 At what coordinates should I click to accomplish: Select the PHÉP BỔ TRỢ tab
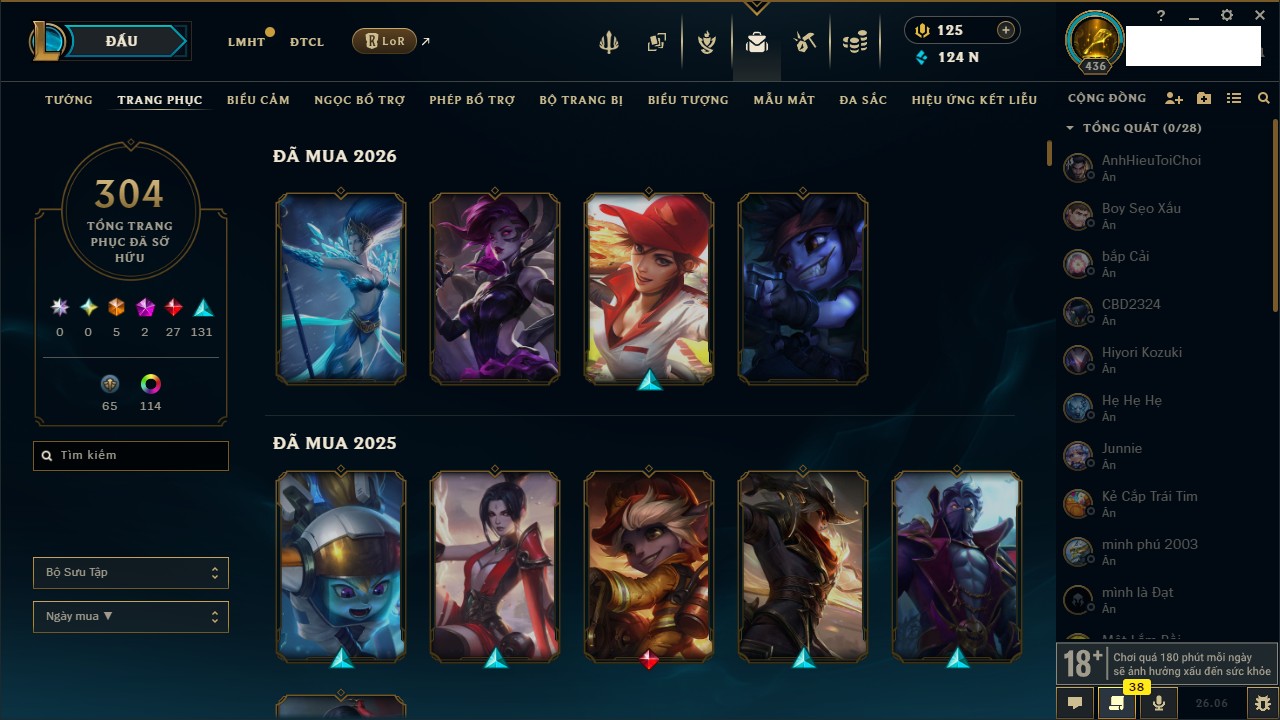(472, 100)
